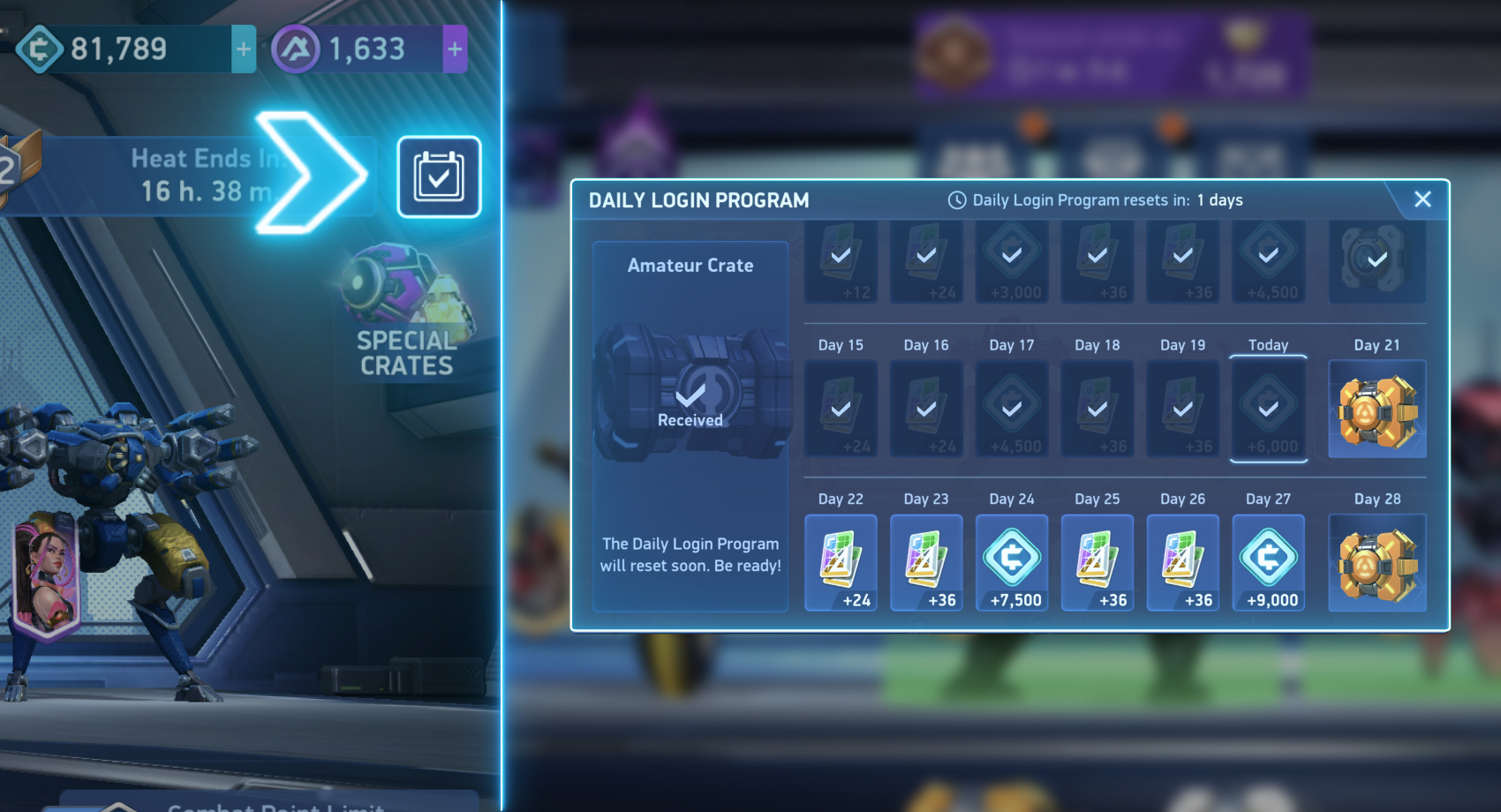1501x812 pixels.
Task: Collect the Day 21 gold crate reward
Action: click(x=1377, y=408)
